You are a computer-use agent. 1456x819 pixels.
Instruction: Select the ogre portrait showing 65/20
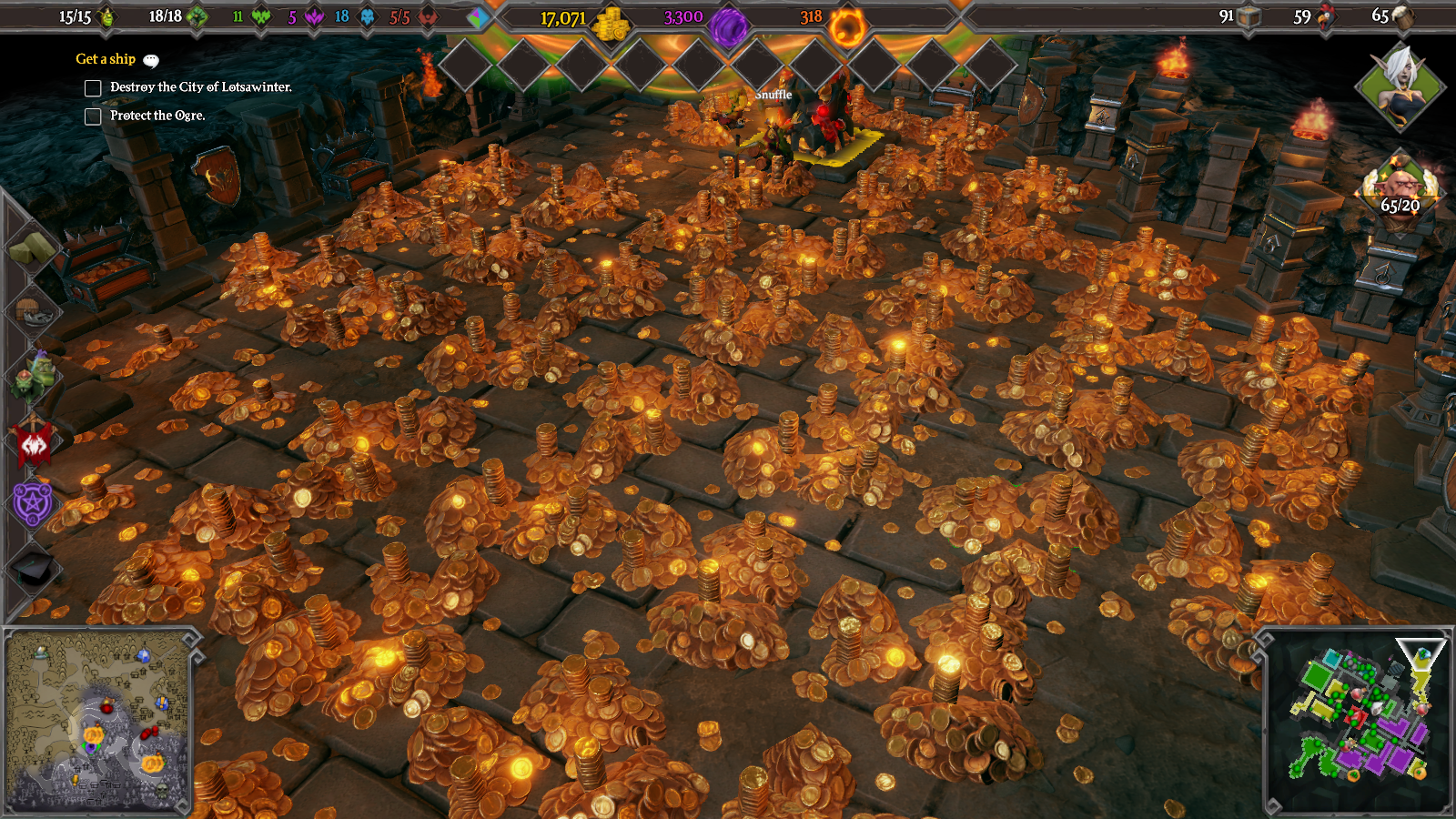(x=1400, y=187)
